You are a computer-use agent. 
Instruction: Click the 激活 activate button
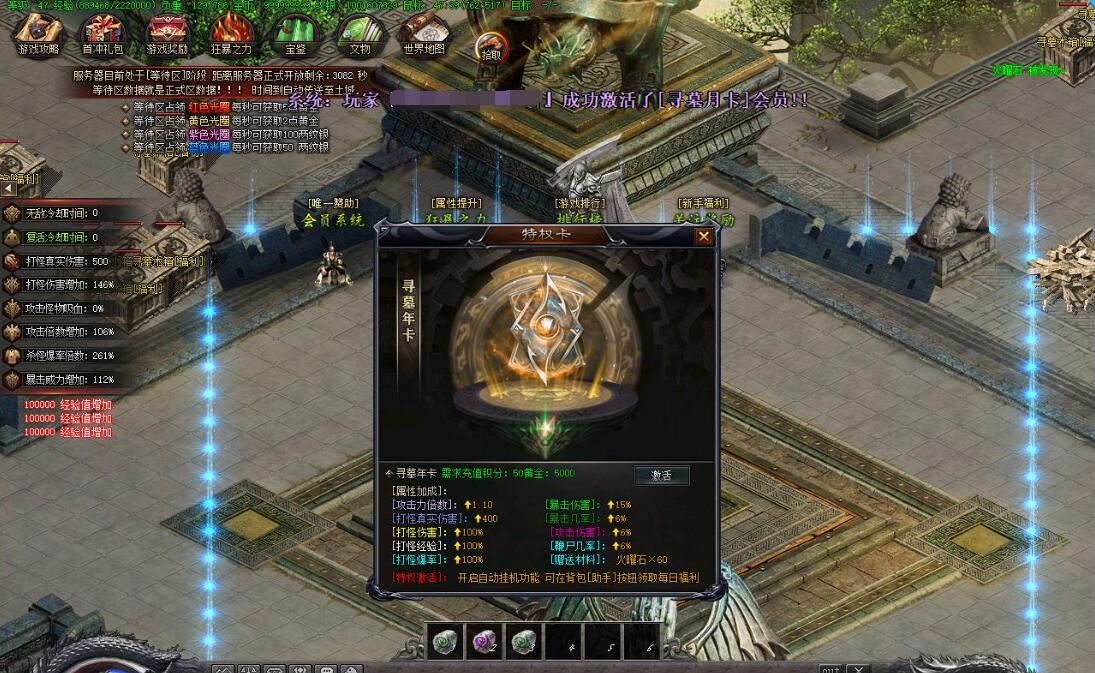point(662,475)
